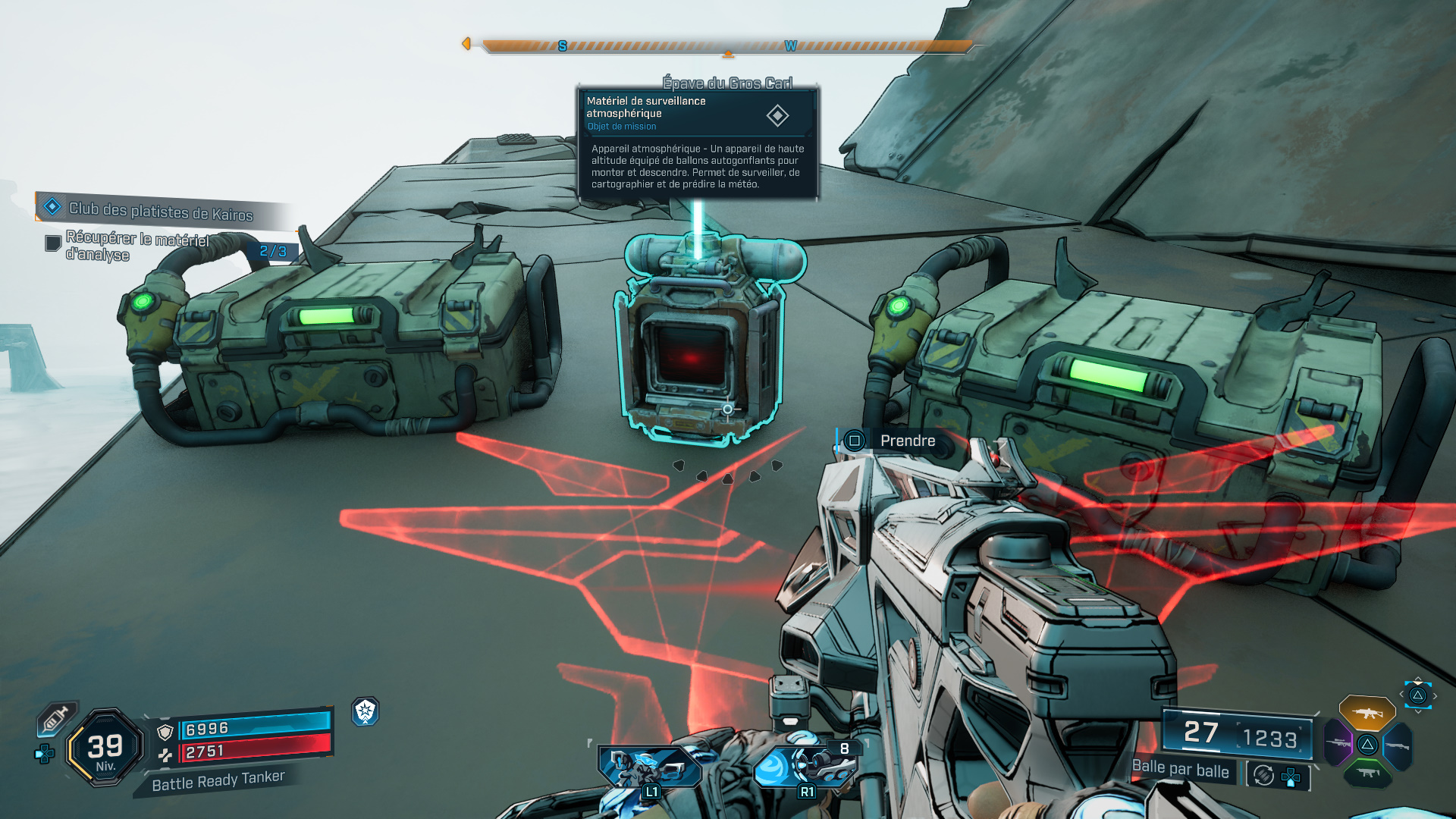The height and width of the screenshot is (819, 1456).
Task: Click the compass bar at the top
Action: (726, 46)
